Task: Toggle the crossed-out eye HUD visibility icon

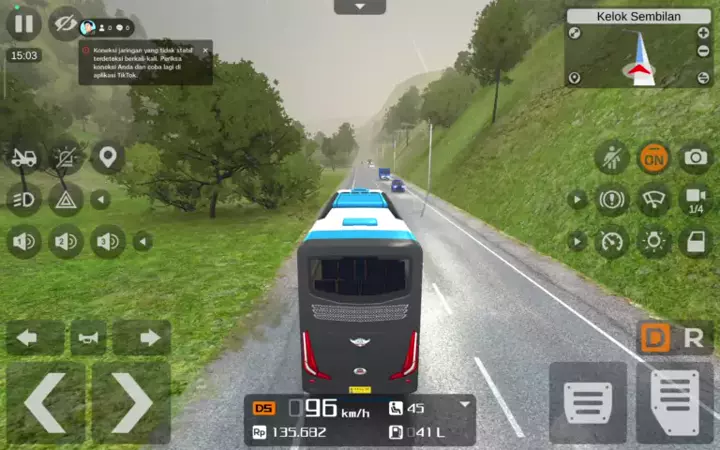Action: coord(65,22)
